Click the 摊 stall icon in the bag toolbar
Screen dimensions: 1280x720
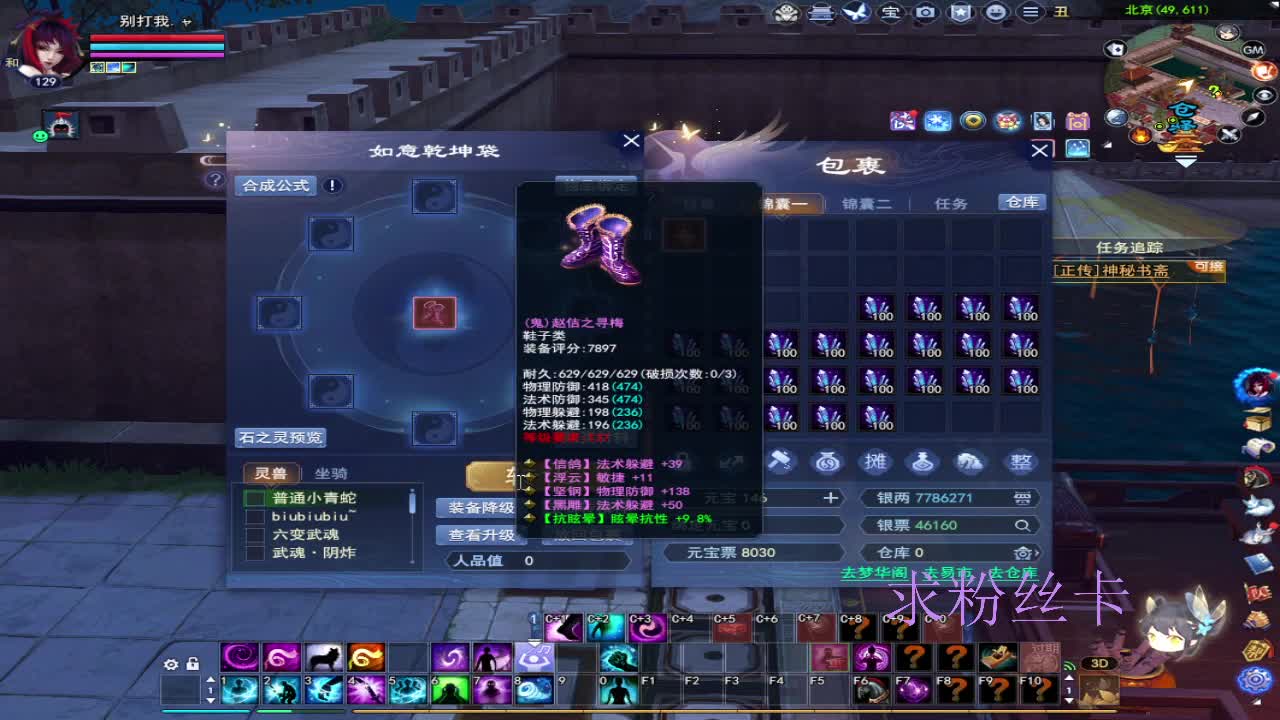click(x=875, y=460)
